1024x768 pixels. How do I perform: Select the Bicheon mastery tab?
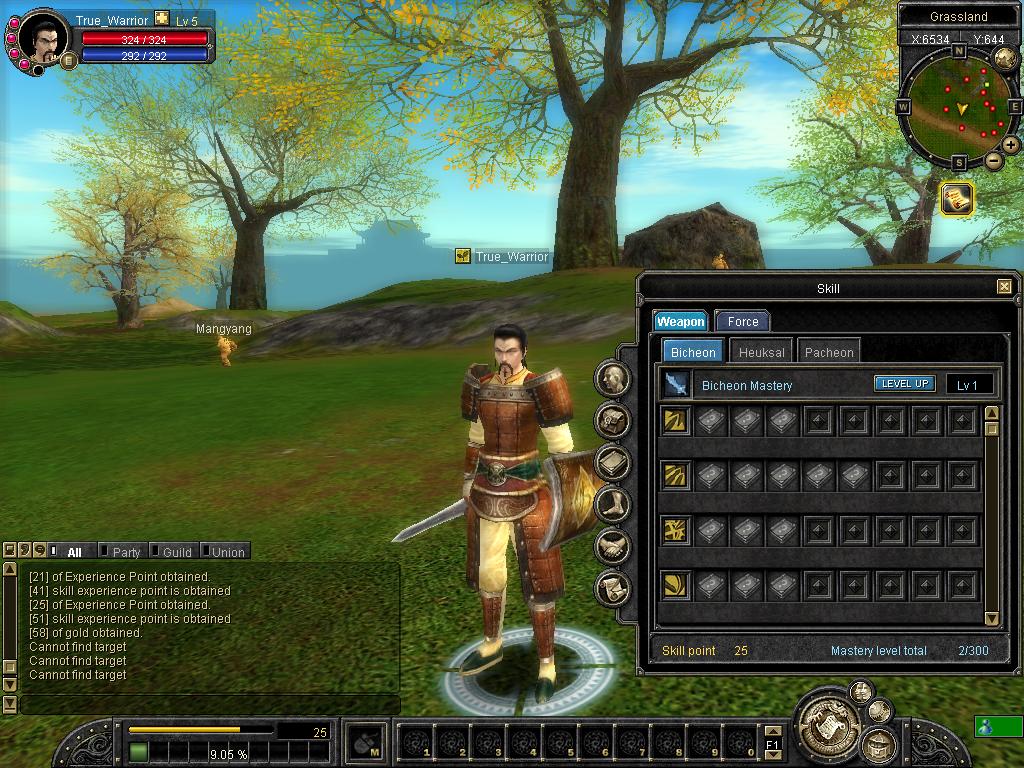coord(693,352)
